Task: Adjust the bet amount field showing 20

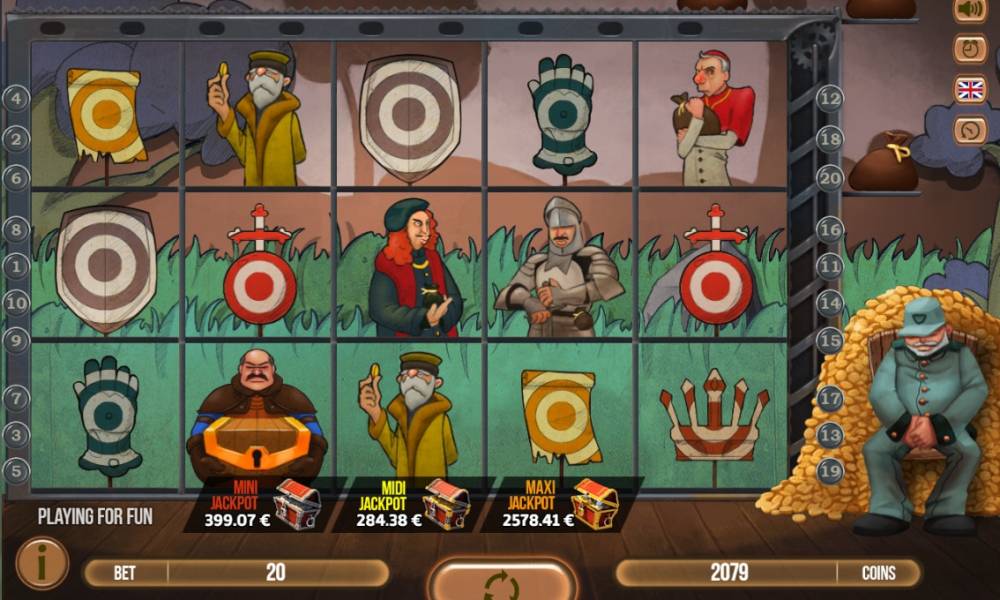Action: [x=276, y=573]
